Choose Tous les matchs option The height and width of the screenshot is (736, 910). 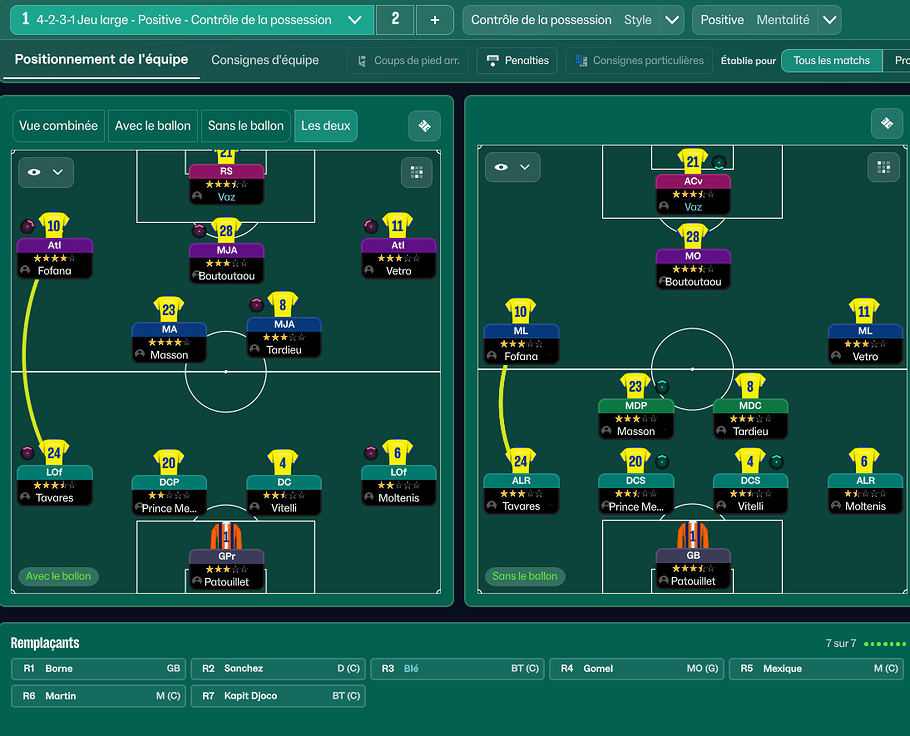tap(831, 61)
